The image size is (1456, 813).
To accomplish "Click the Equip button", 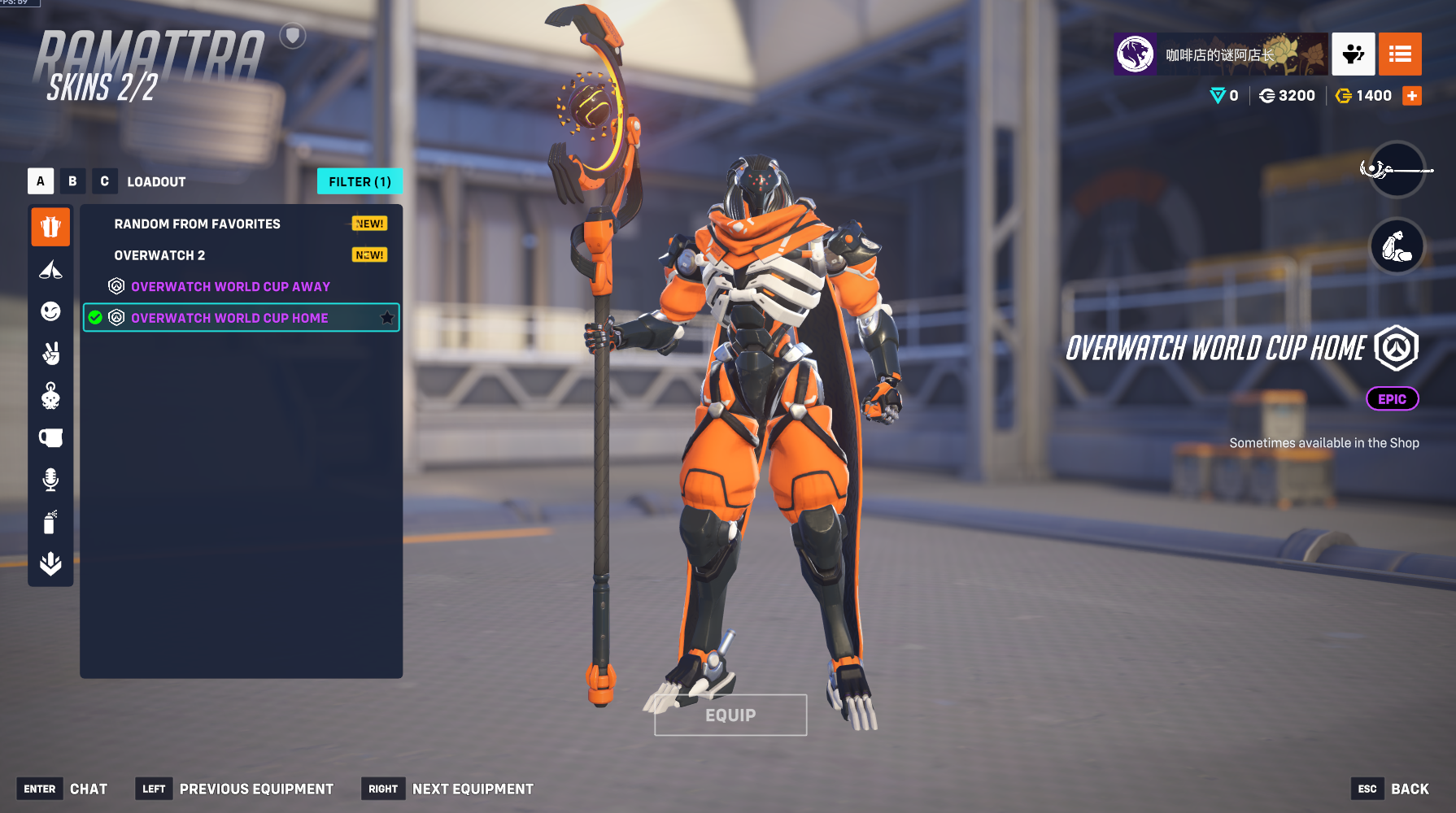I will coord(730,715).
